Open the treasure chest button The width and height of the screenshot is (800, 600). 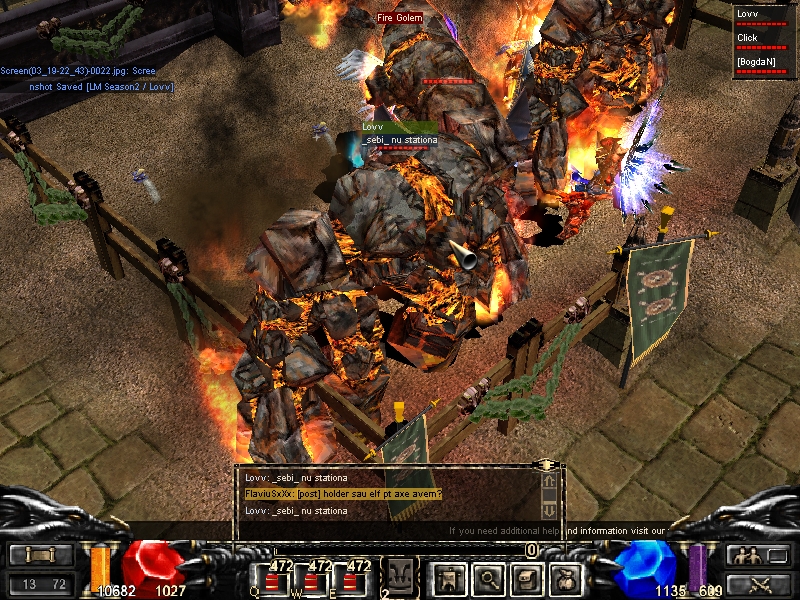(x=527, y=578)
